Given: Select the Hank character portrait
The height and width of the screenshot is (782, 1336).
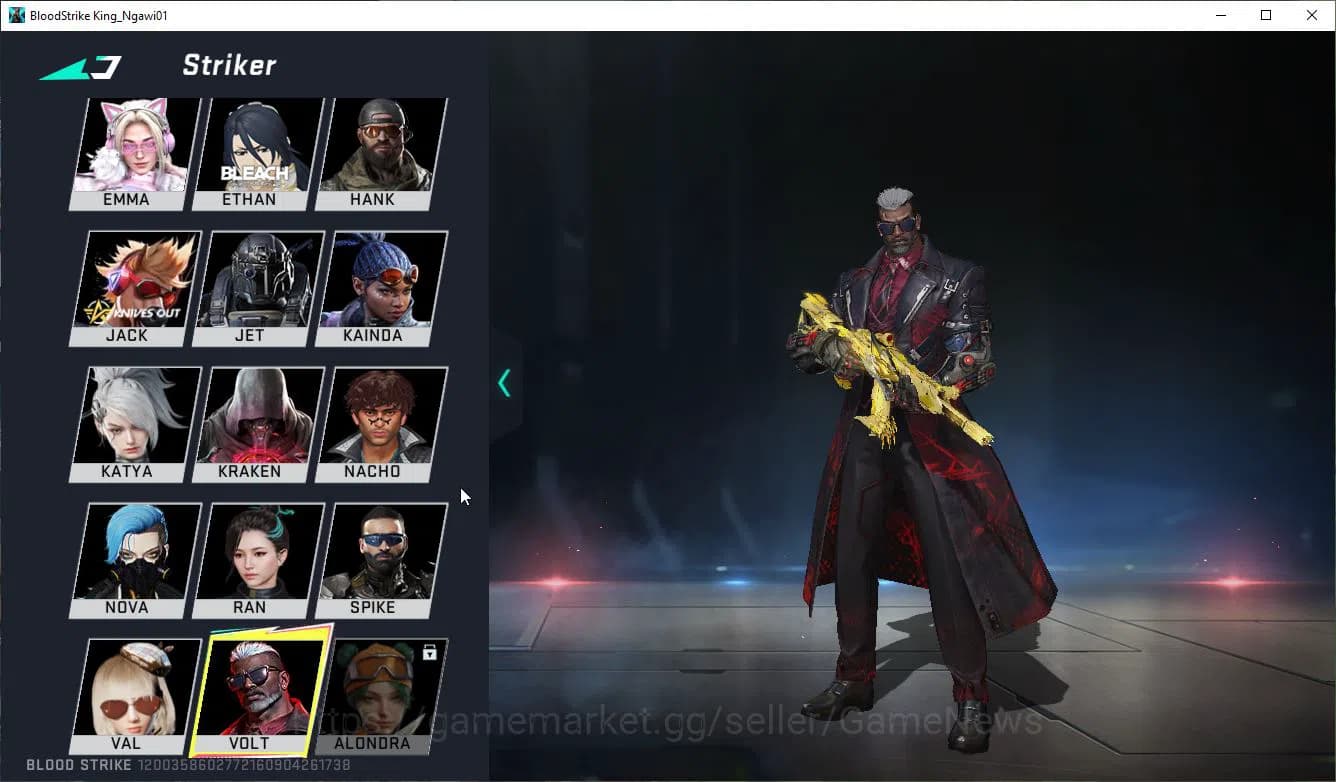Looking at the screenshot, I should point(374,150).
